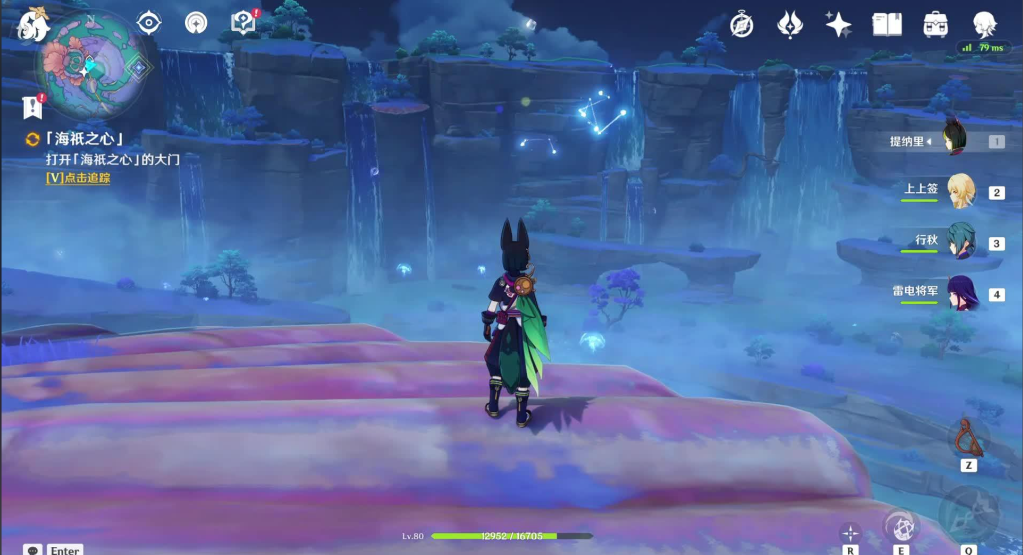1023x555 pixels.
Task: Use the red lyre gadget
Action: 968,437
